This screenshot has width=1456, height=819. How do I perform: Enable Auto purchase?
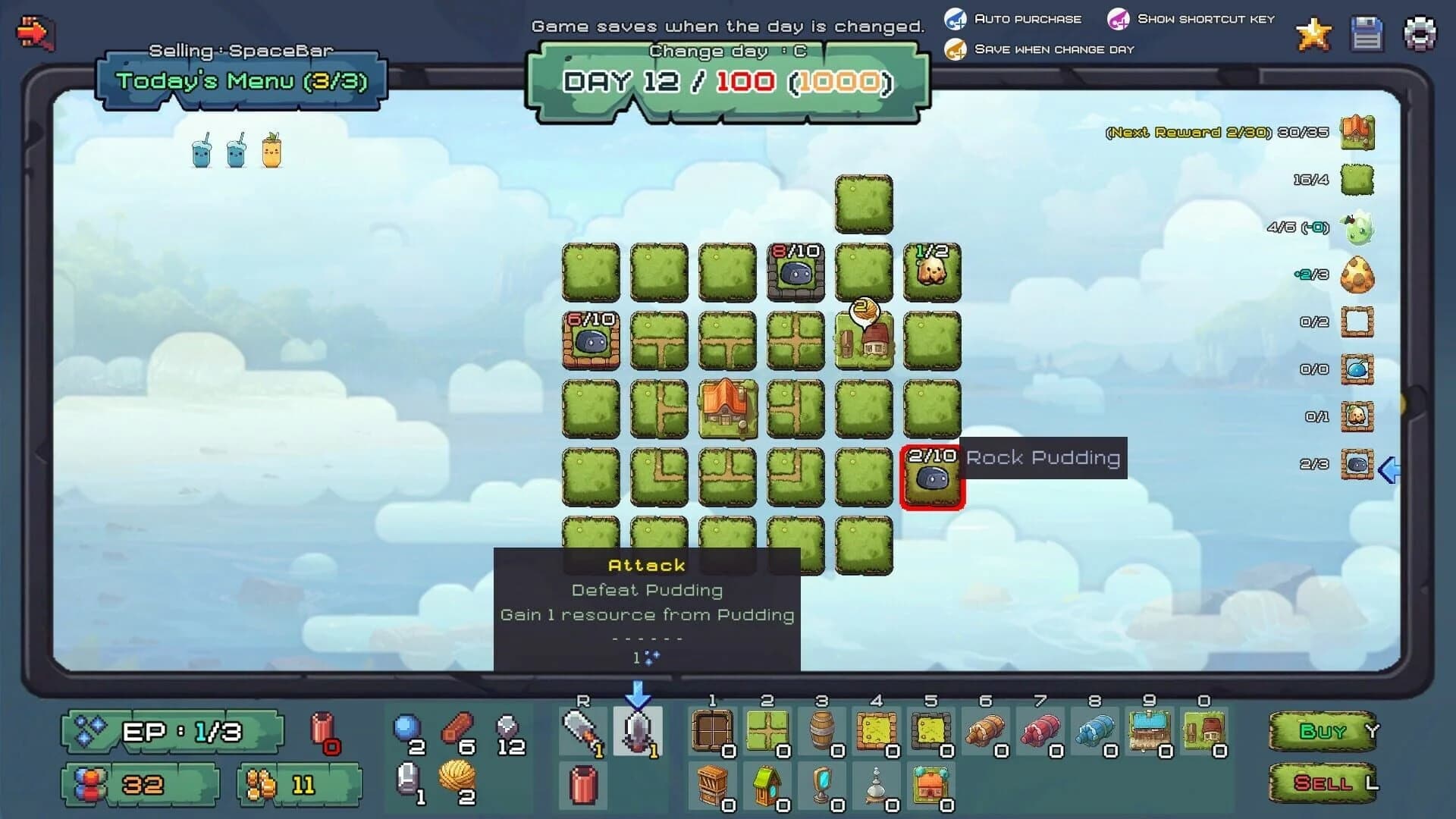957,19
